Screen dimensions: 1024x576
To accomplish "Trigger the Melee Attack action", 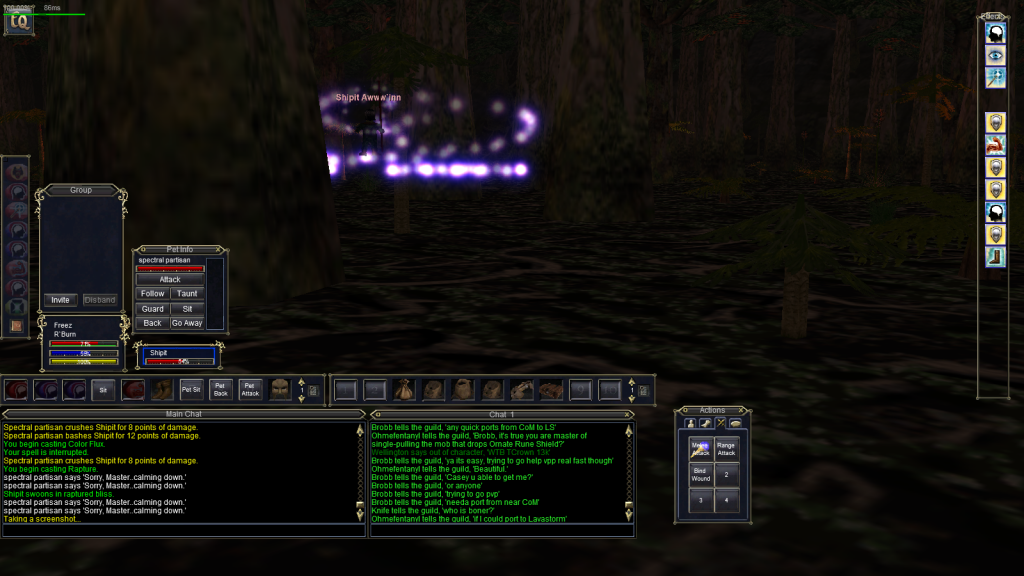I will (700, 449).
